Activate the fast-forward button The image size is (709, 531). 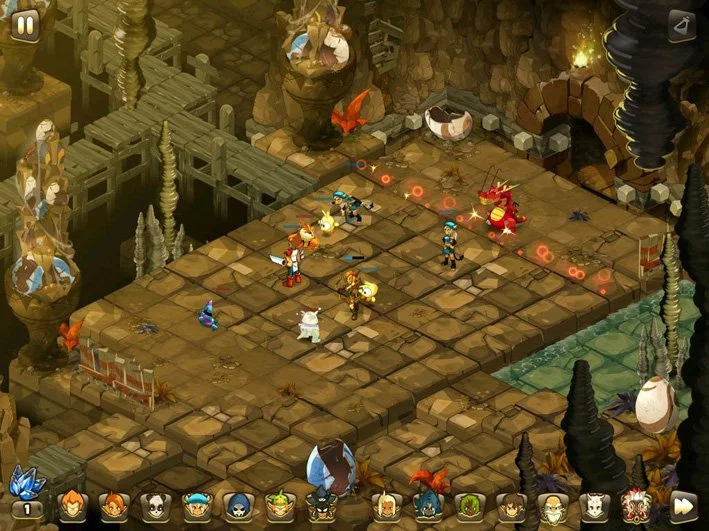point(684,504)
